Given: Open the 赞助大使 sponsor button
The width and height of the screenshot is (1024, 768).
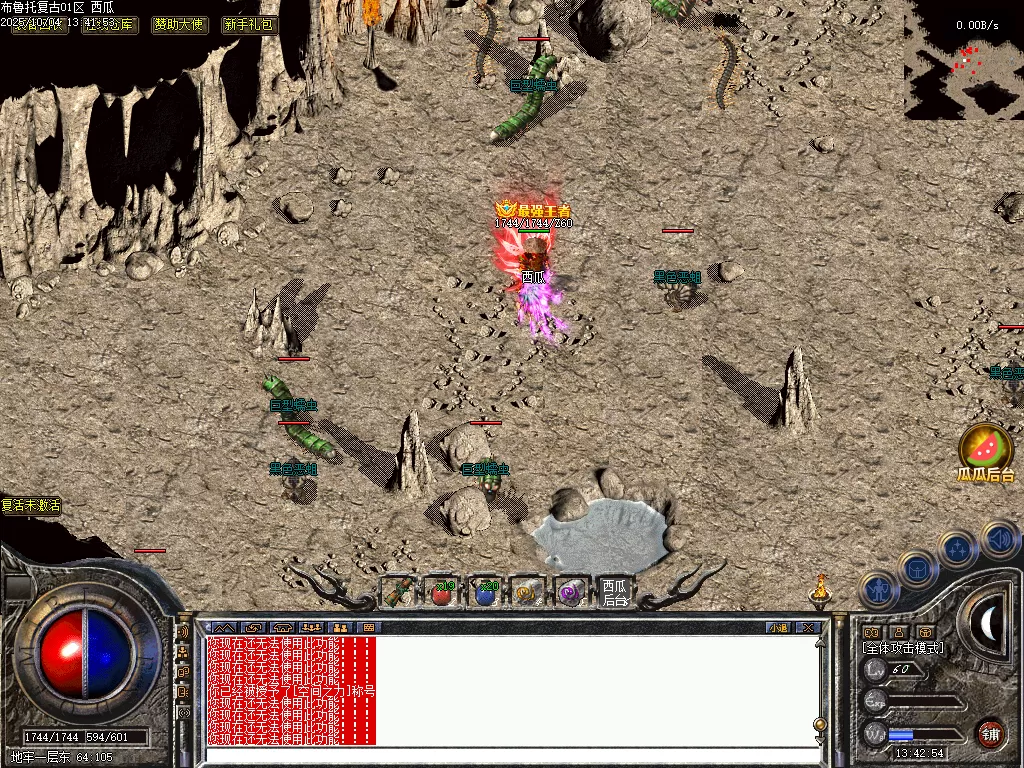Looking at the screenshot, I should point(180,25).
